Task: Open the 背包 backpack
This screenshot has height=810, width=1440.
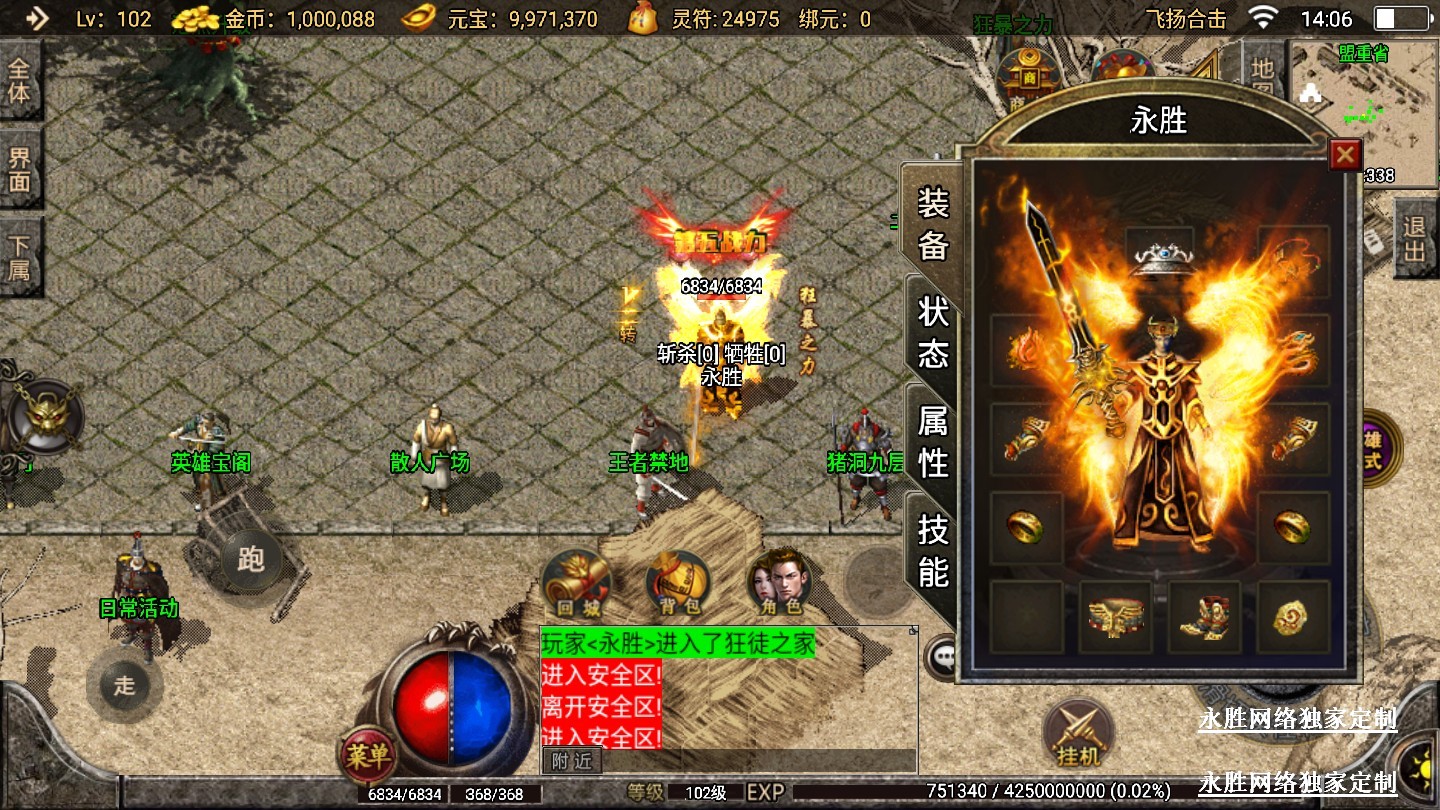Action: coord(677,583)
